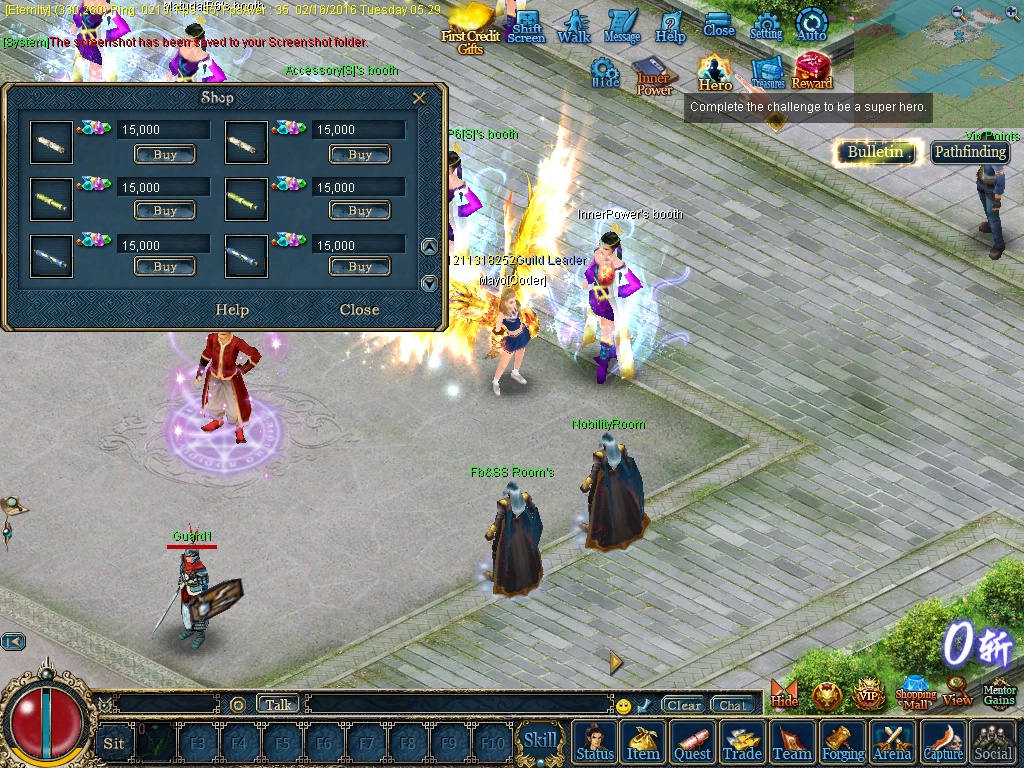Screen dimensions: 1024x768
Task: Make the character Sit
Action: click(x=114, y=743)
